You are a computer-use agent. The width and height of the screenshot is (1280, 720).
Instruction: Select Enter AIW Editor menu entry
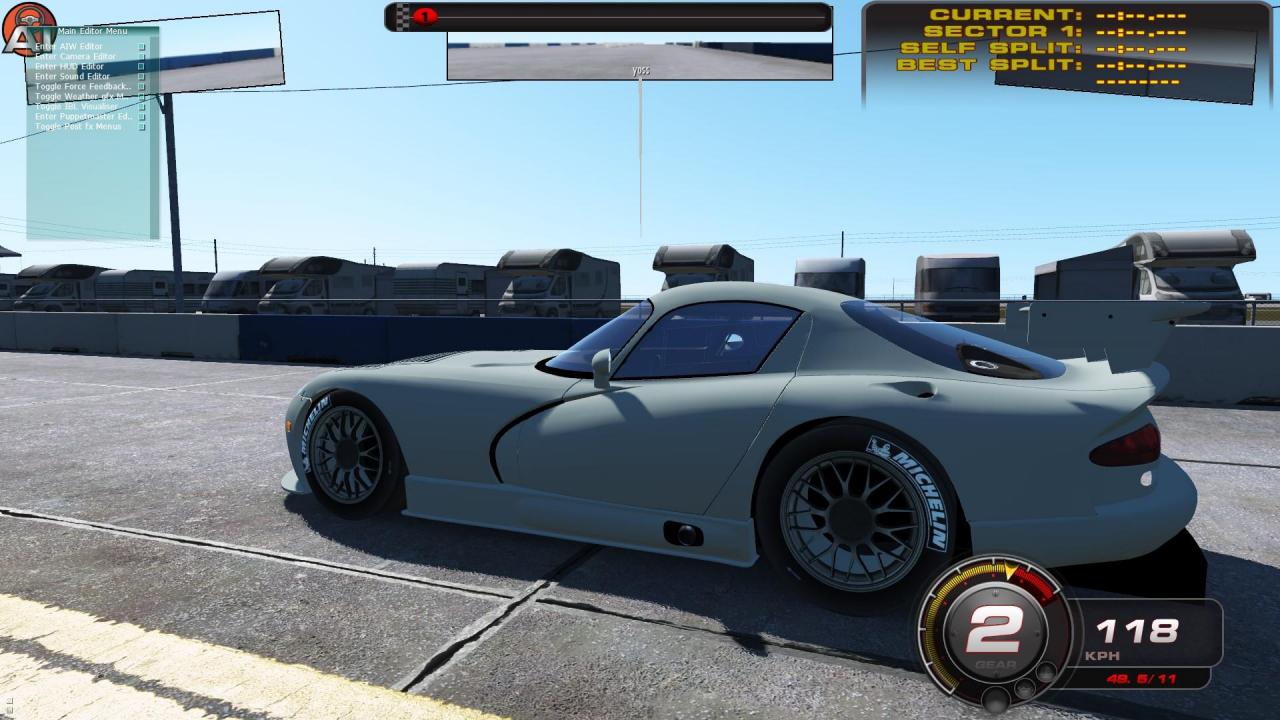click(70, 46)
